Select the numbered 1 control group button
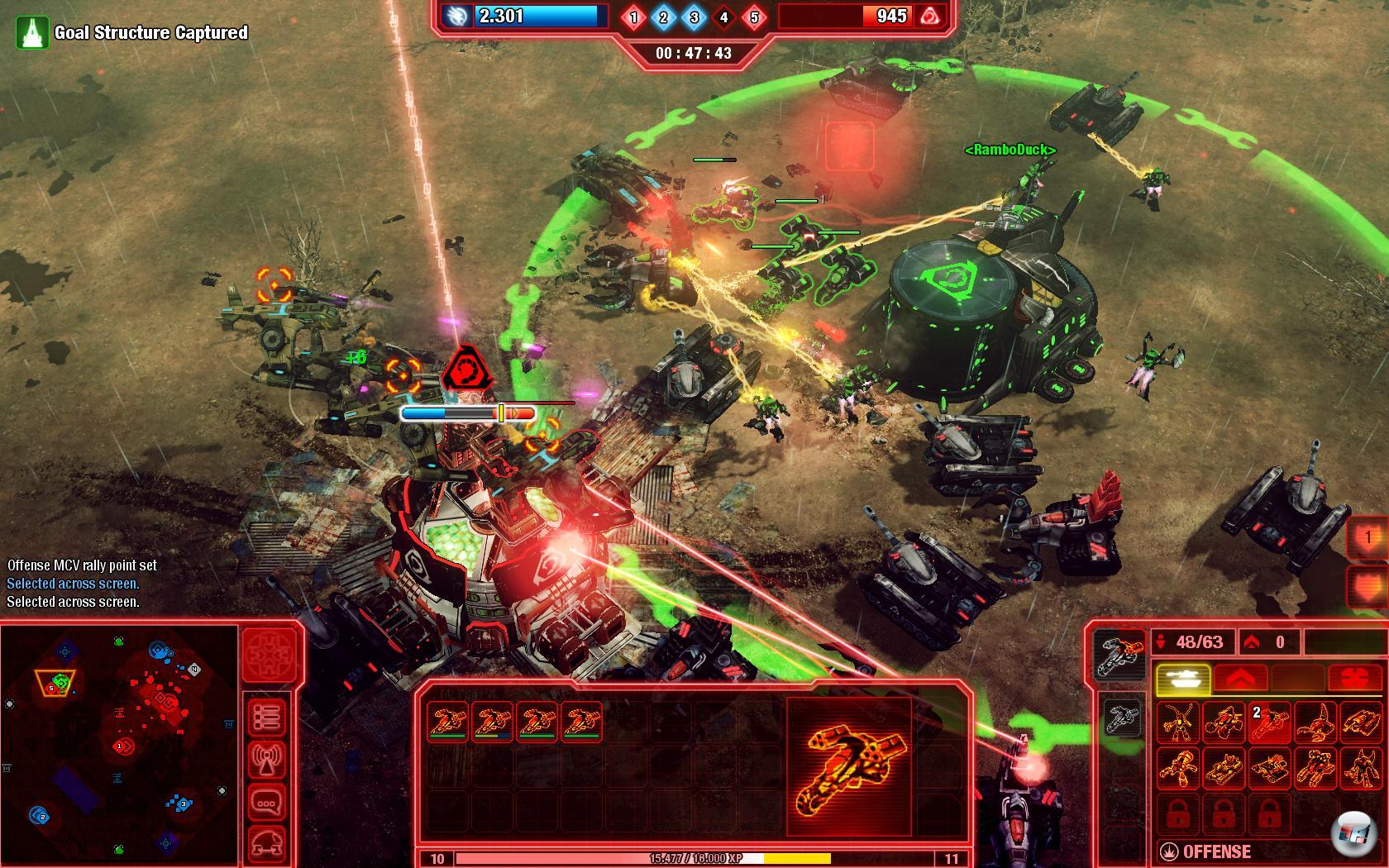 (x=1368, y=537)
